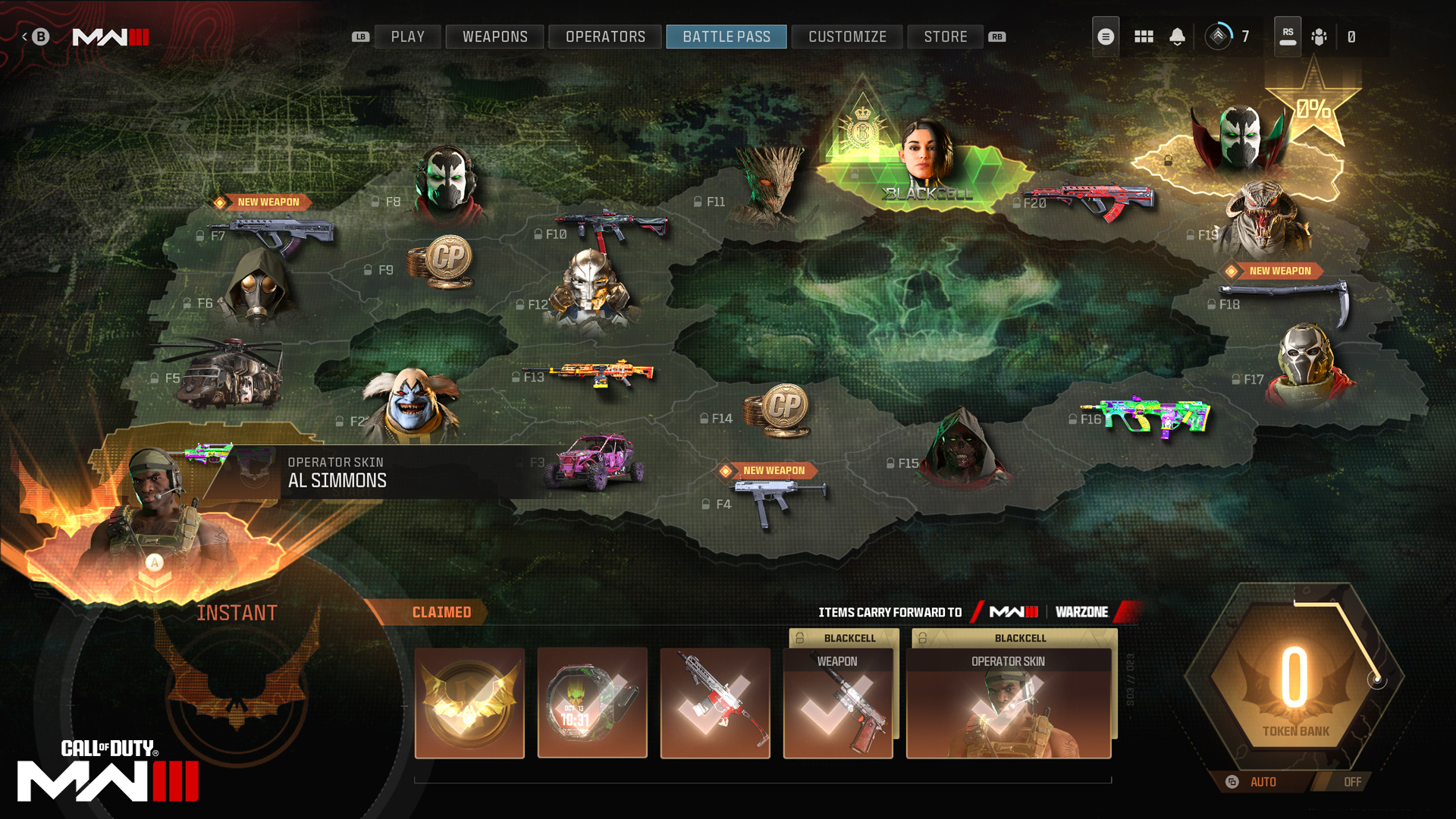Choose sector F5 helicopter reward
Image resolution: width=1456 pixels, height=819 pixels.
pos(227,375)
